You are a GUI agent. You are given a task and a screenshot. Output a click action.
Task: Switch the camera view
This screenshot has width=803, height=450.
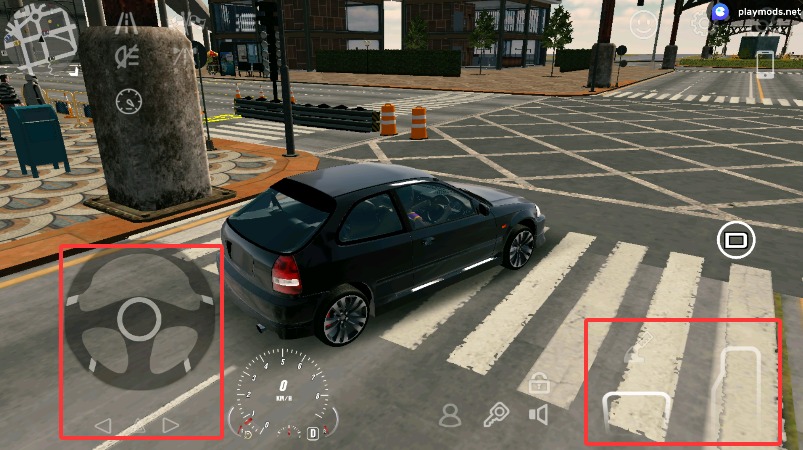[736, 240]
